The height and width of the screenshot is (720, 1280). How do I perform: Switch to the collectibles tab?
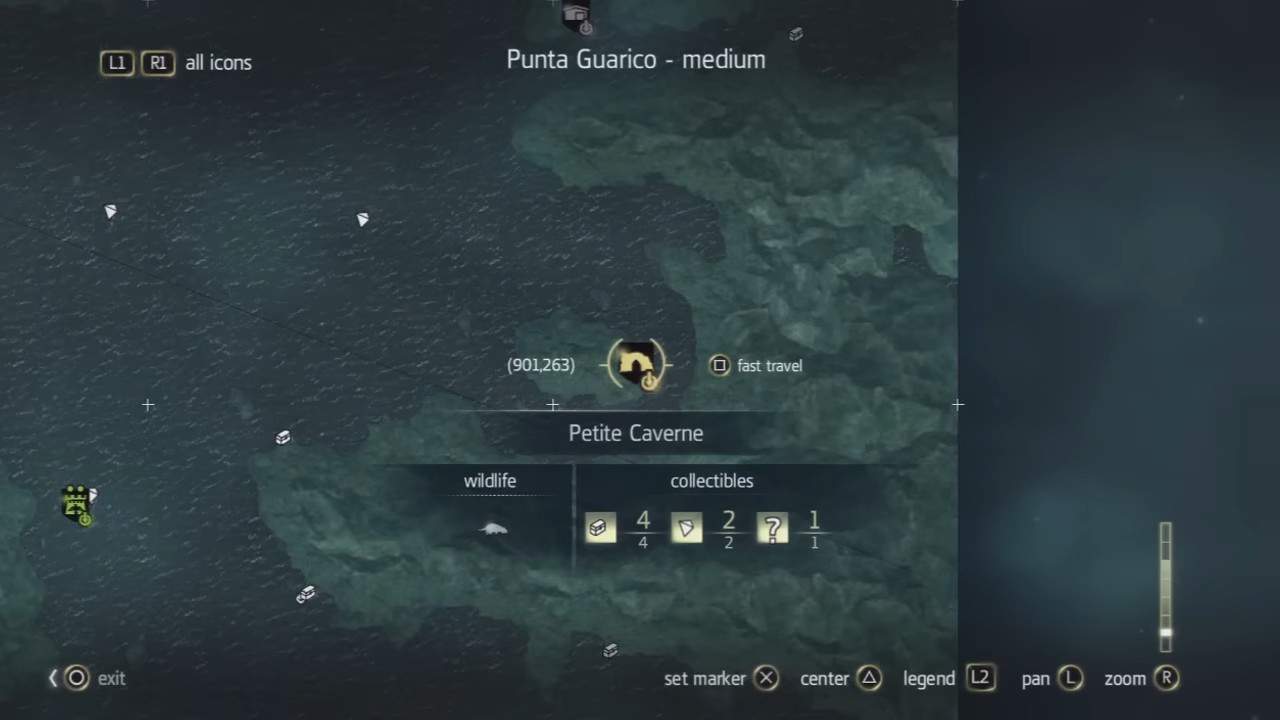(711, 481)
